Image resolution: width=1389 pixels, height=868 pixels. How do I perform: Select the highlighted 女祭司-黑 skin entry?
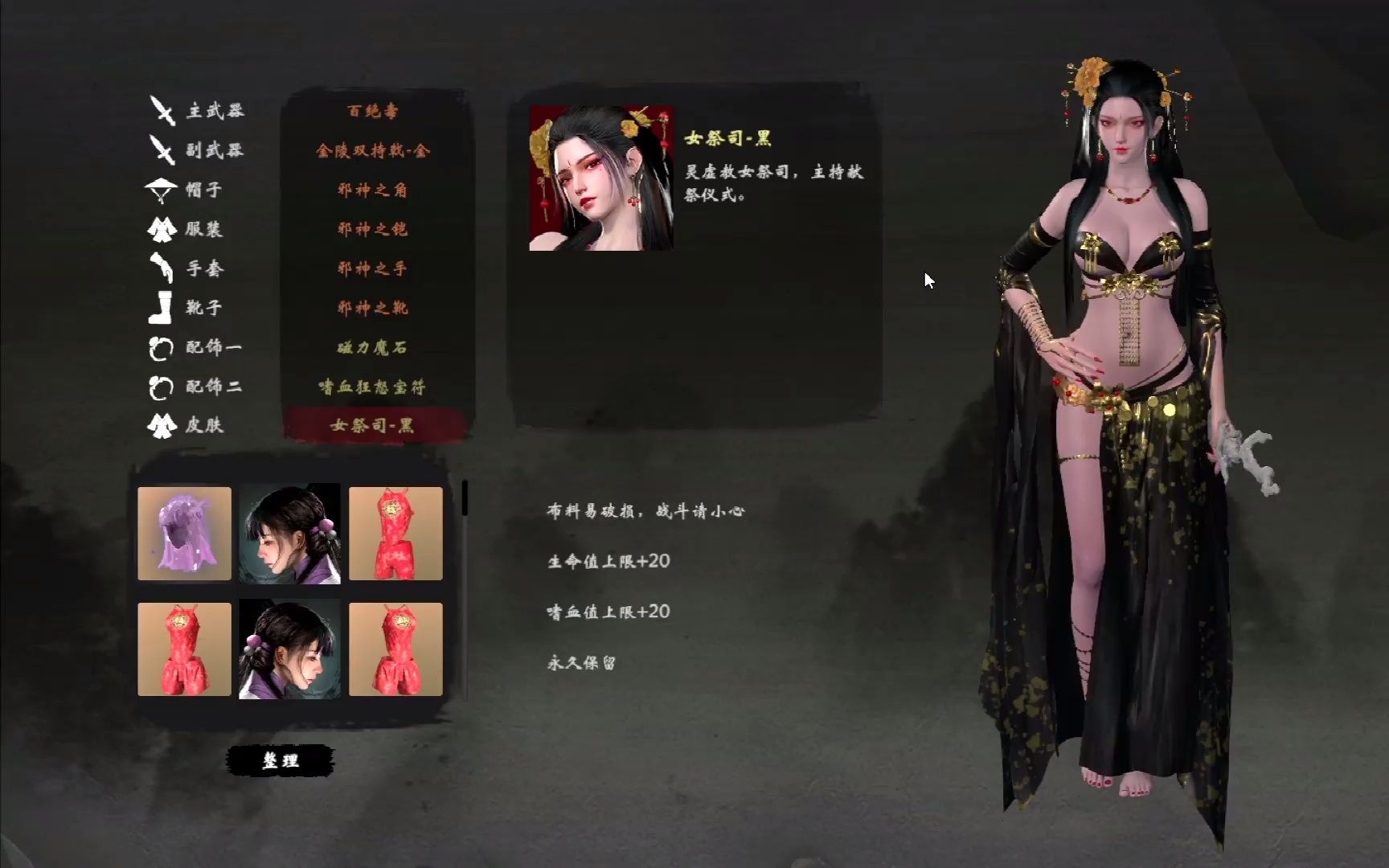[x=375, y=426]
